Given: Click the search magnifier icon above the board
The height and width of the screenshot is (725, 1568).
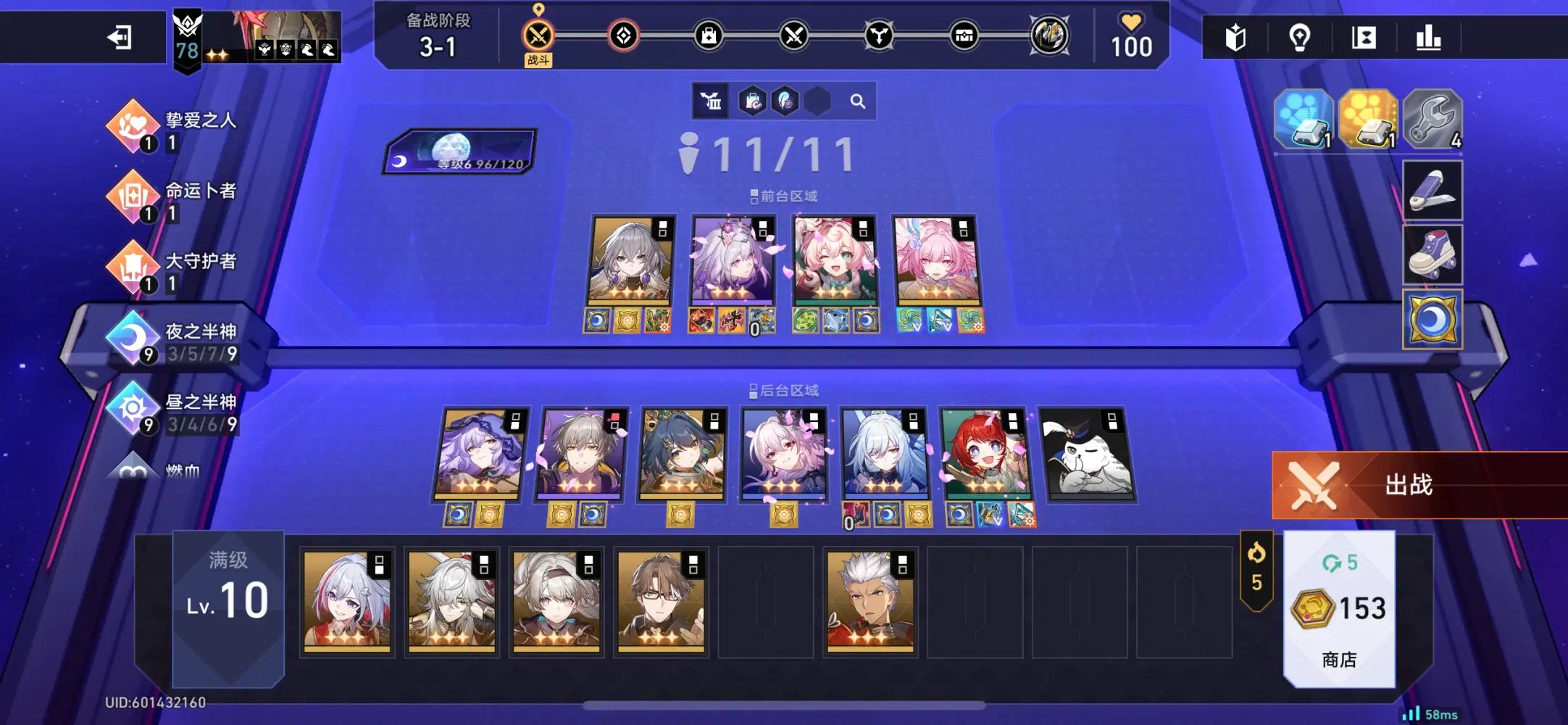Looking at the screenshot, I should [859, 101].
